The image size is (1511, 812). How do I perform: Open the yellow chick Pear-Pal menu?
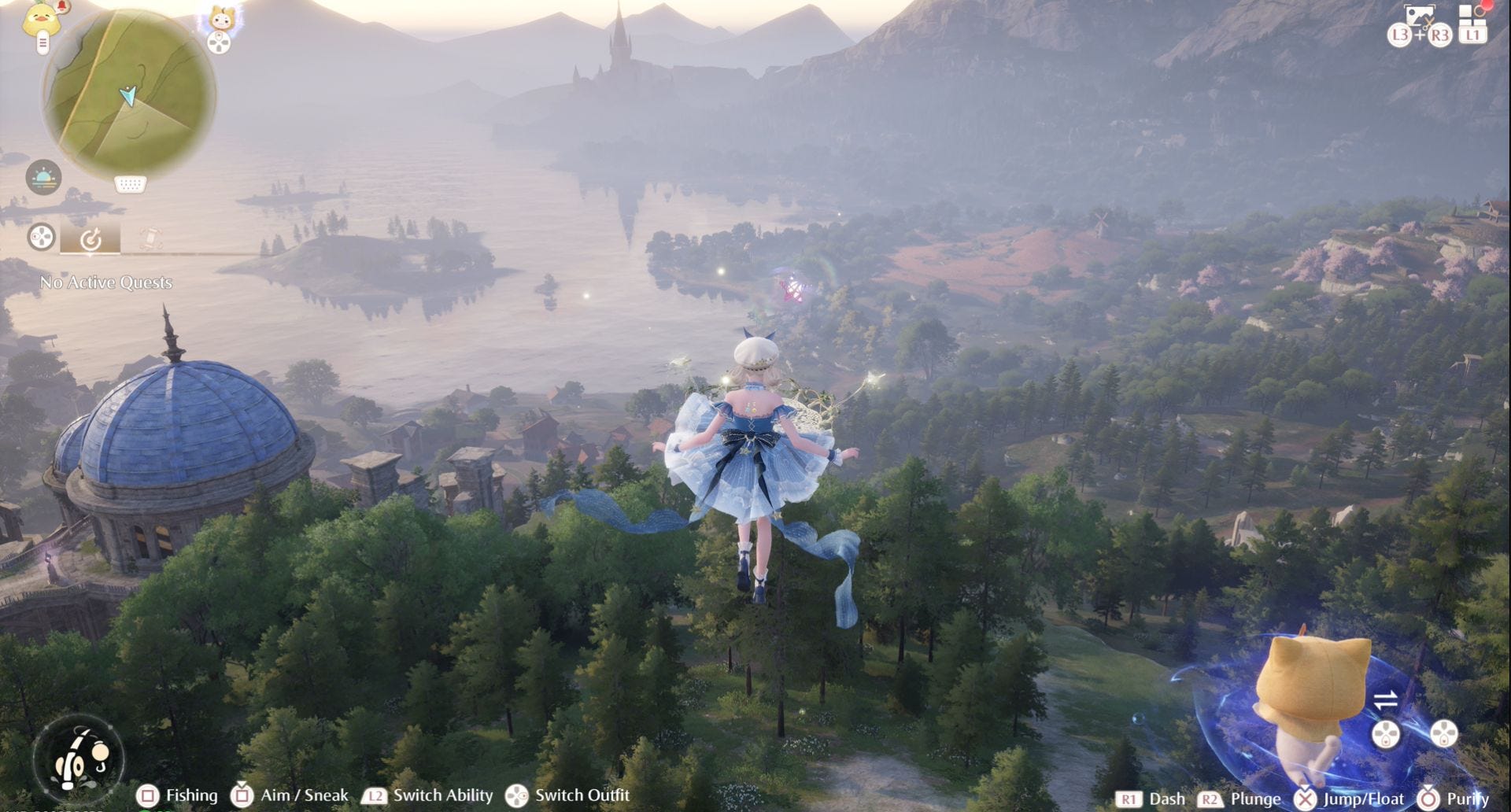[x=38, y=19]
